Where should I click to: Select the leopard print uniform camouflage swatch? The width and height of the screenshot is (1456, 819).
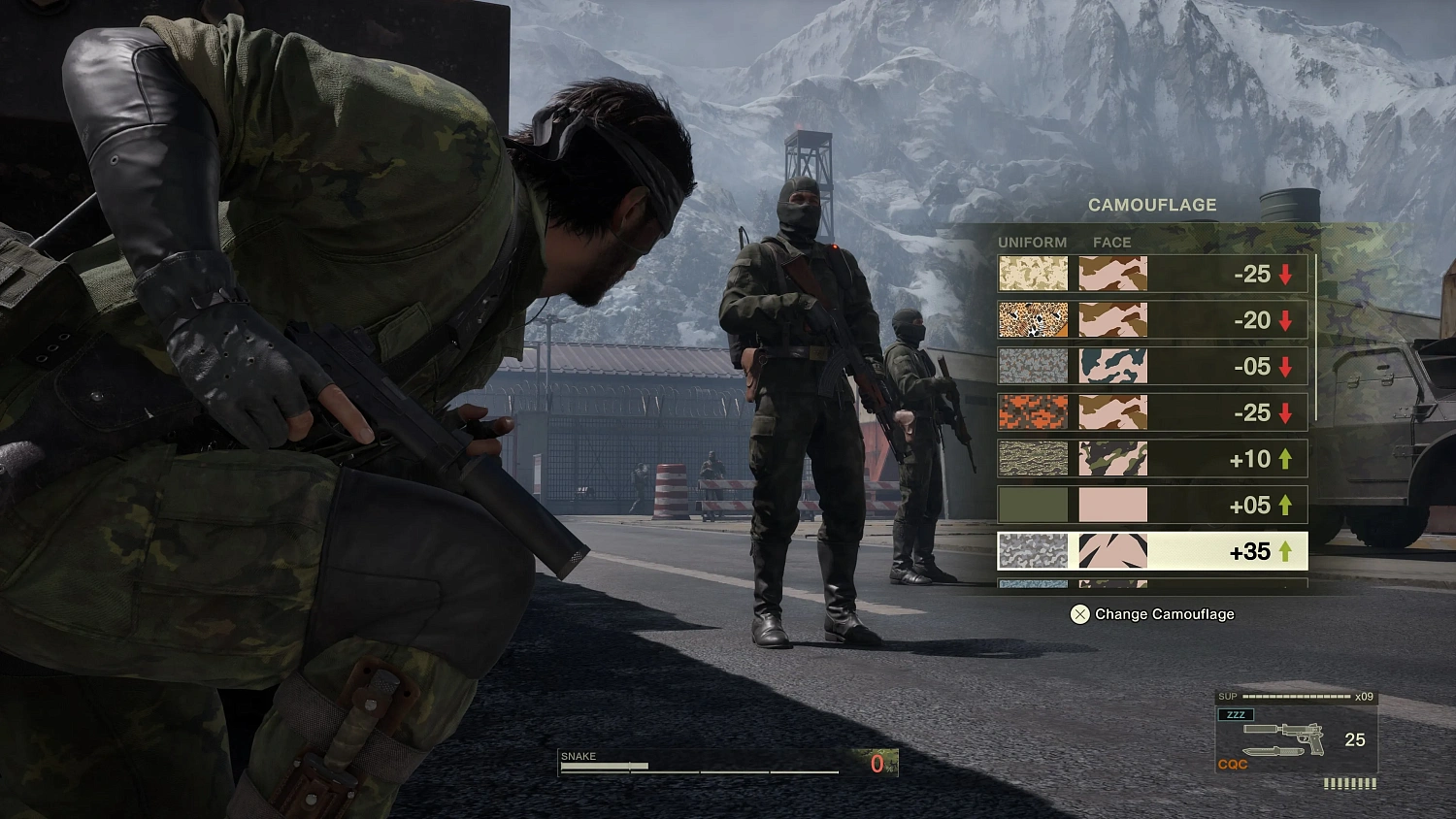point(1032,320)
